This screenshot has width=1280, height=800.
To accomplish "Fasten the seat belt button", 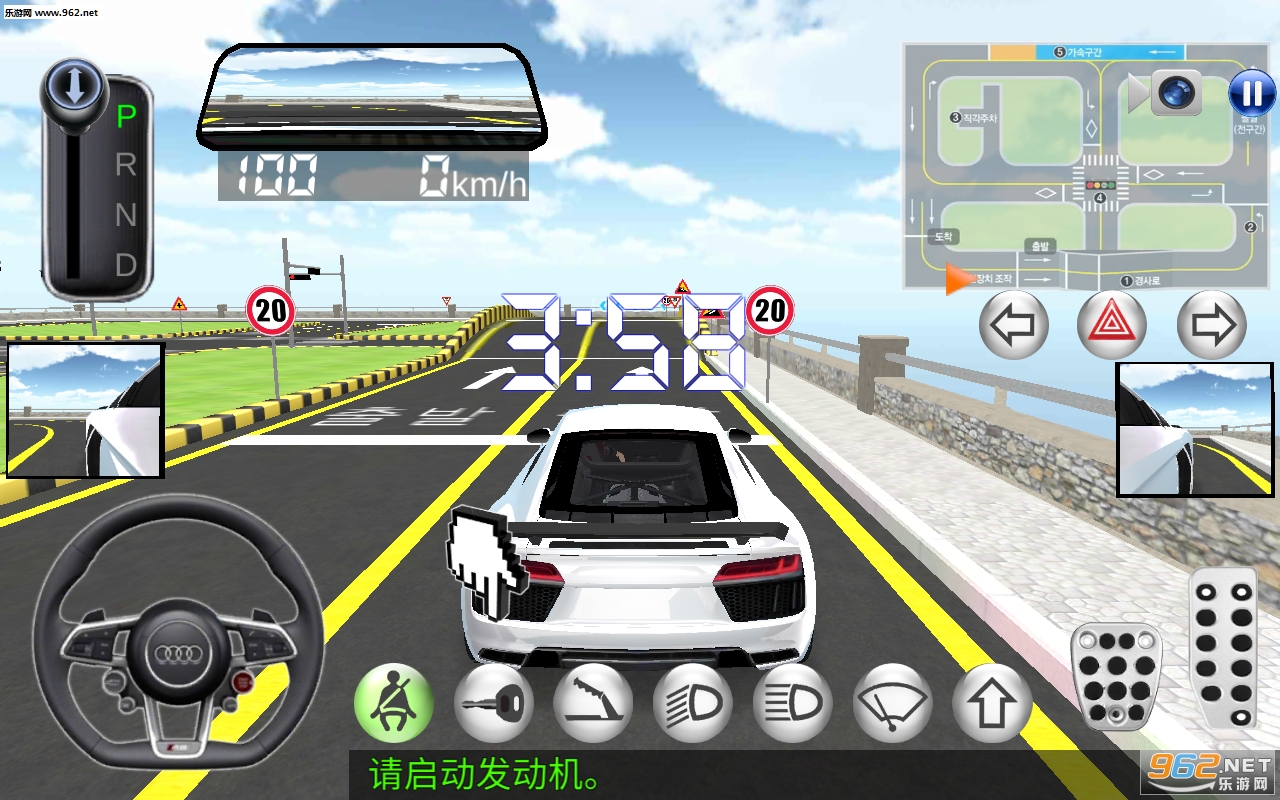I will [393, 704].
